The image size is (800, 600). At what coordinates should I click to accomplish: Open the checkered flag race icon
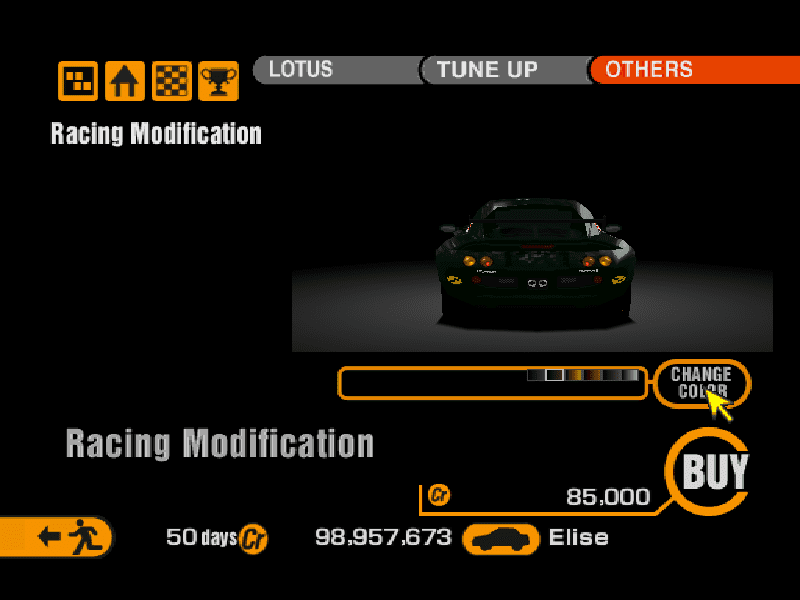click(x=171, y=81)
